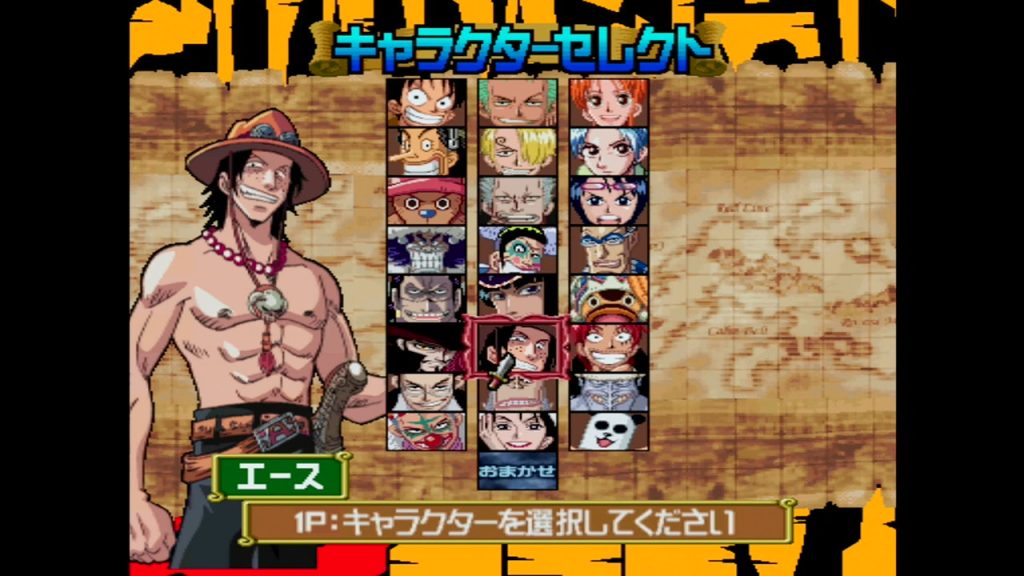Viewport: 1024px width, 576px height.
Task: Pick Buggy the clown
Action: pos(427,432)
